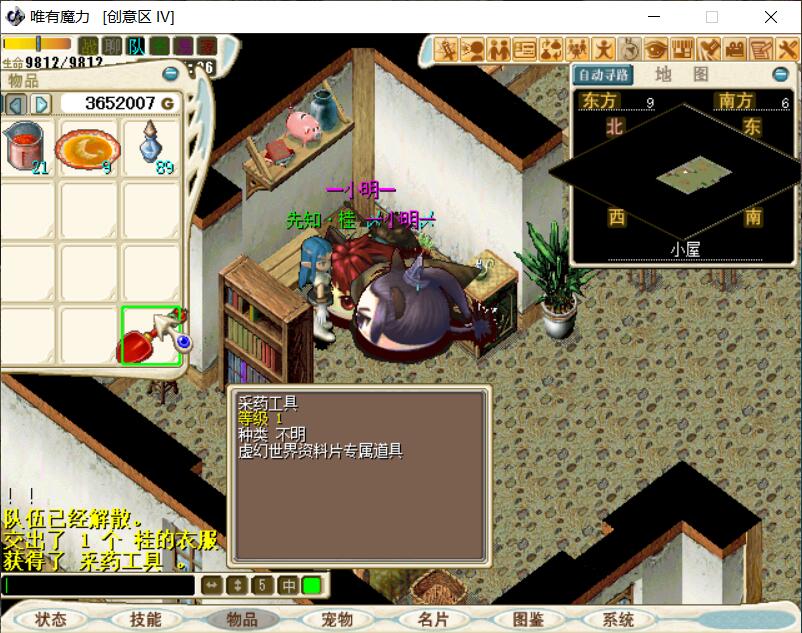Select the orange dish food item slot

pos(89,148)
